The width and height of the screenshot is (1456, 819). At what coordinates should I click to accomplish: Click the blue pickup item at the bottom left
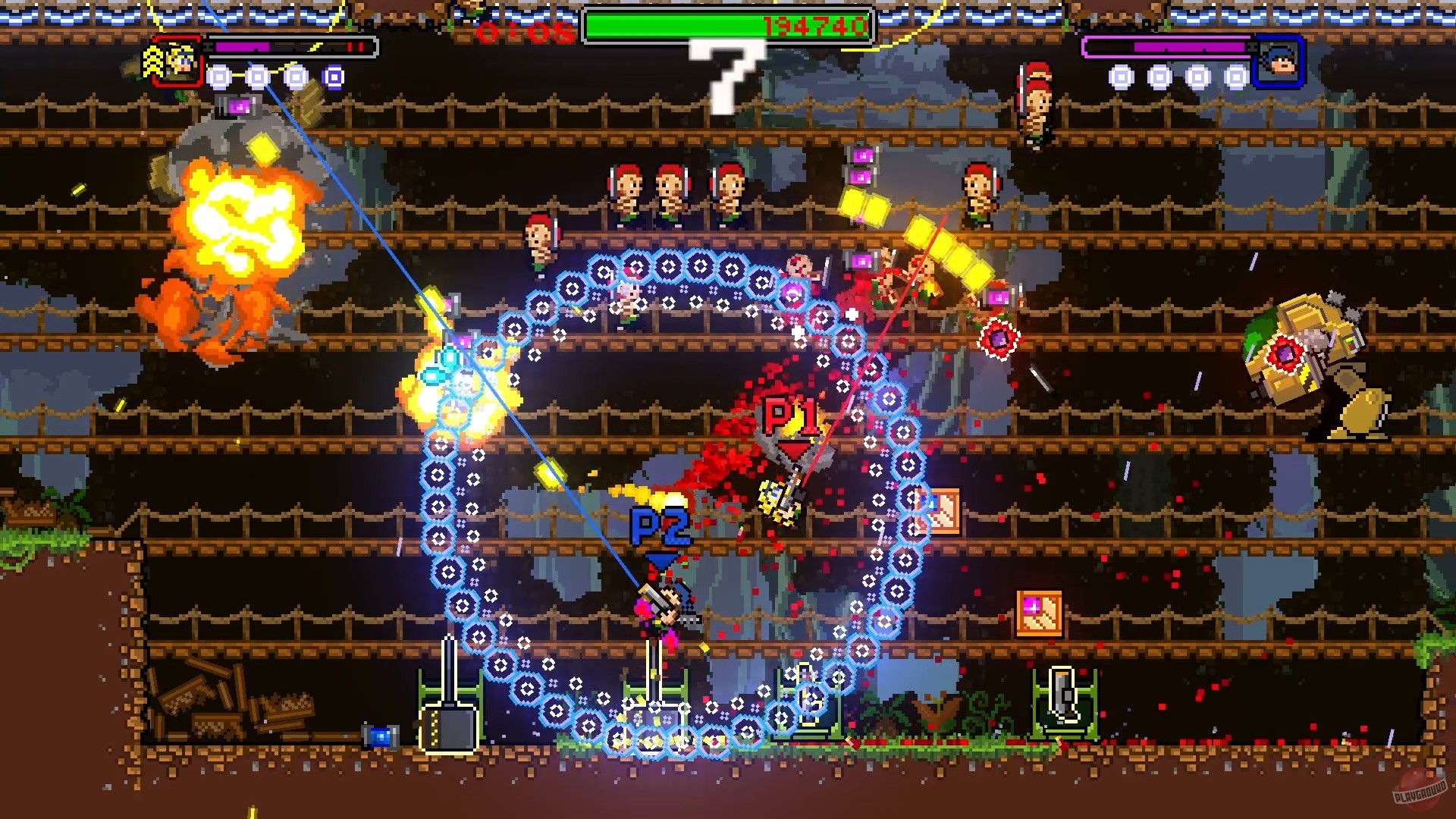381,736
